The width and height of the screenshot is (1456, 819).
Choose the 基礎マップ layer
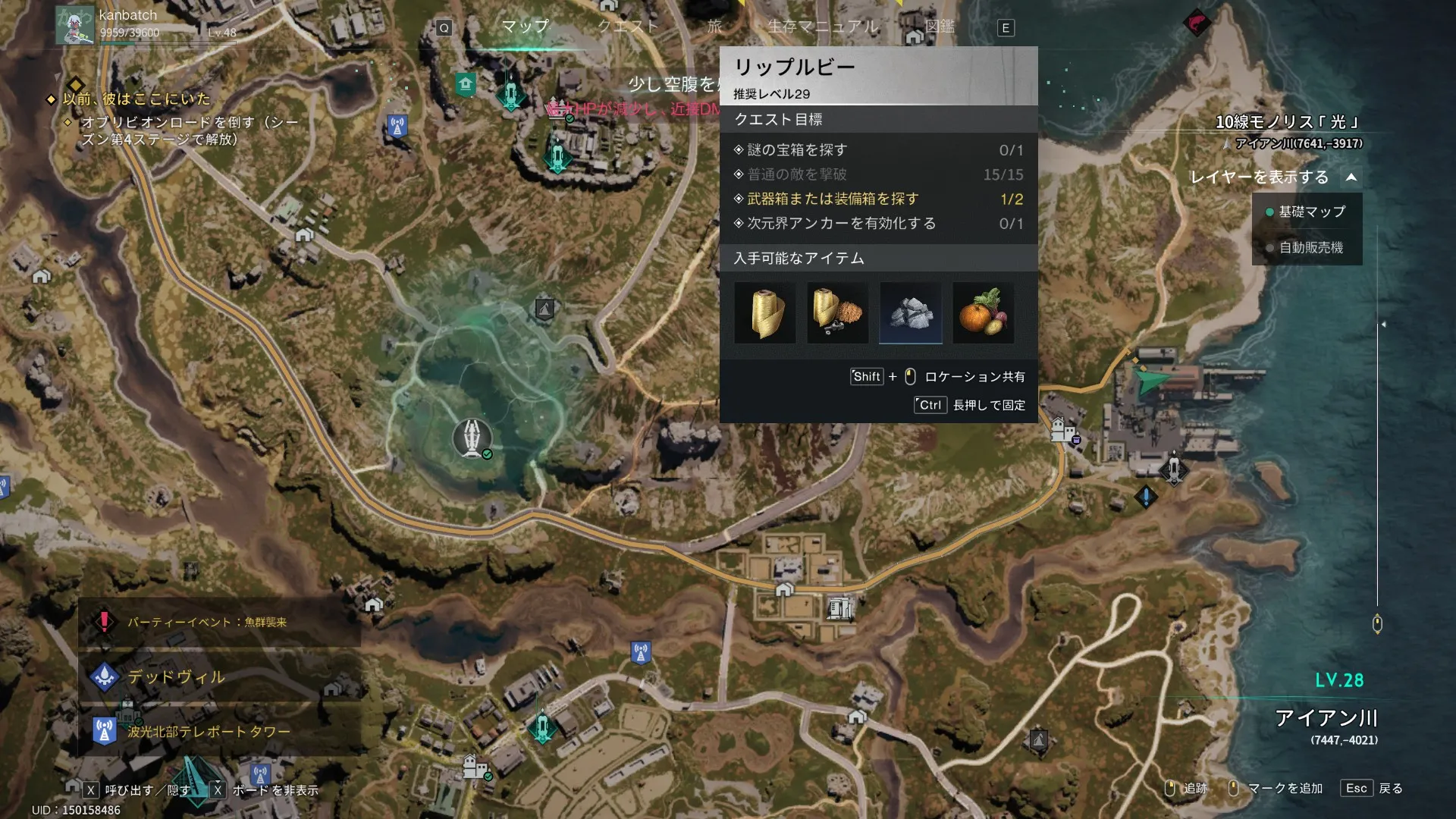1311,212
